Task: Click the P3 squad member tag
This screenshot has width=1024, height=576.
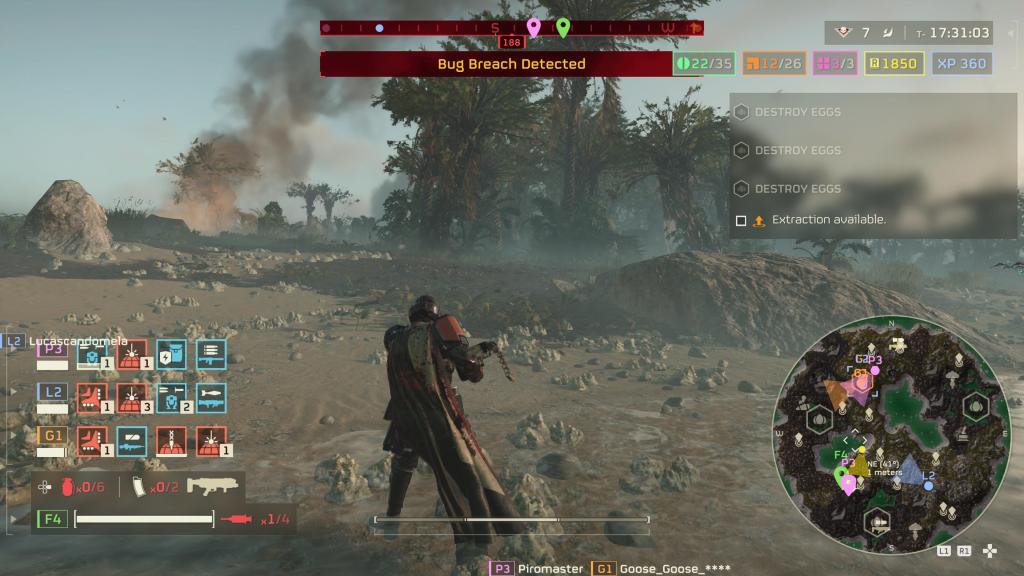Action: click(x=52, y=349)
